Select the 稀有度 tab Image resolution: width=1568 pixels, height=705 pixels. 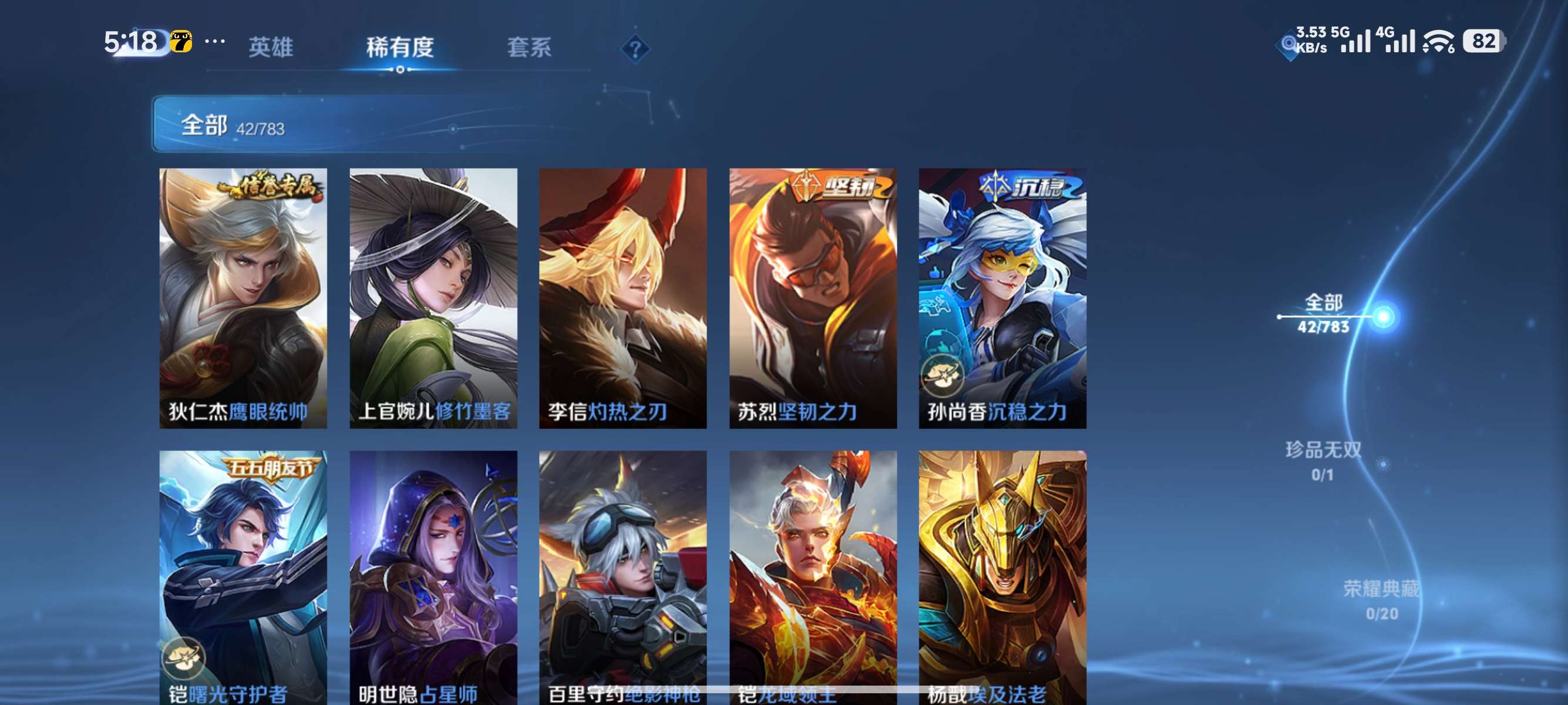[400, 47]
